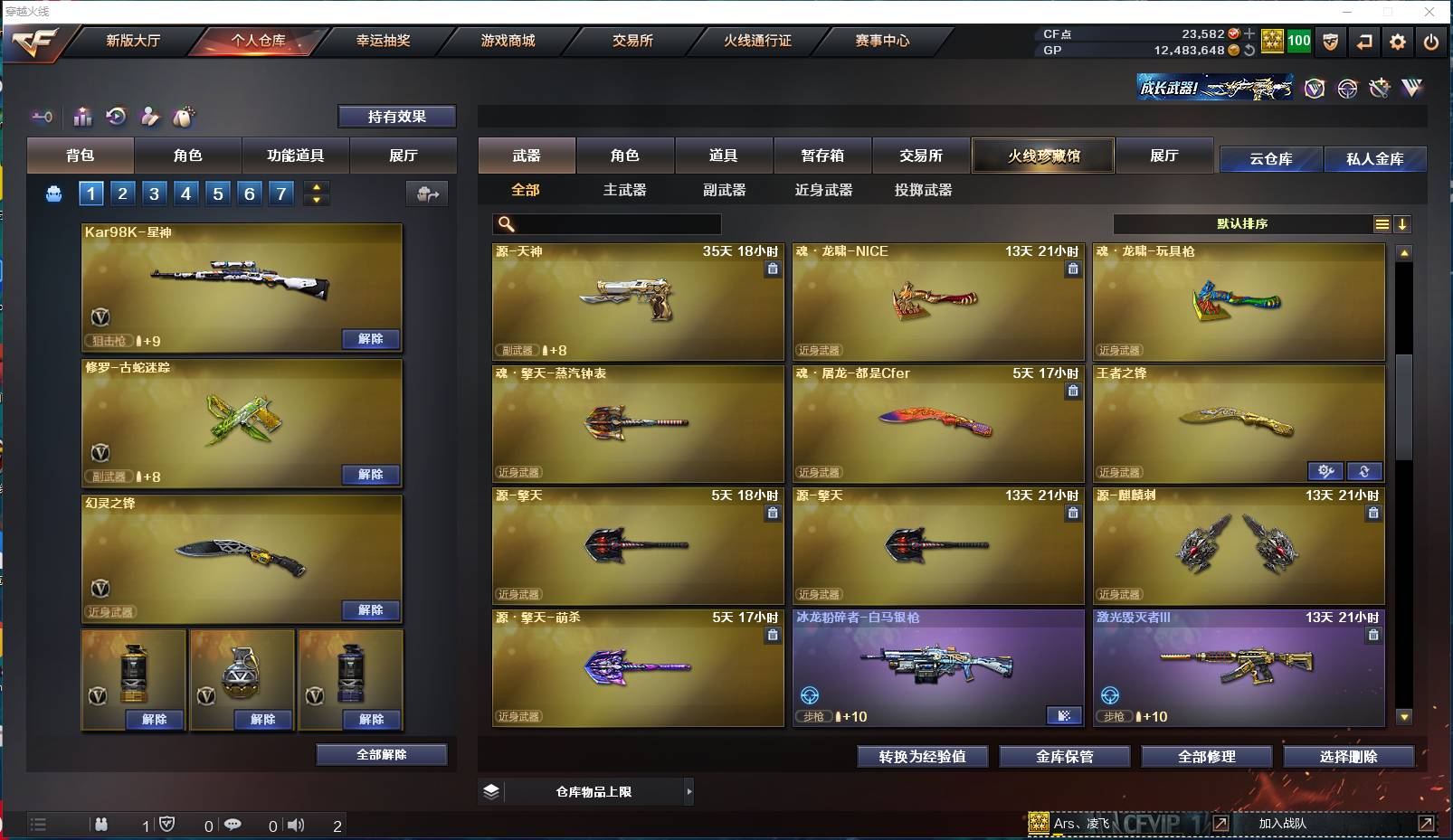Toggle descending sort with the down arrow icon

click(x=1403, y=223)
